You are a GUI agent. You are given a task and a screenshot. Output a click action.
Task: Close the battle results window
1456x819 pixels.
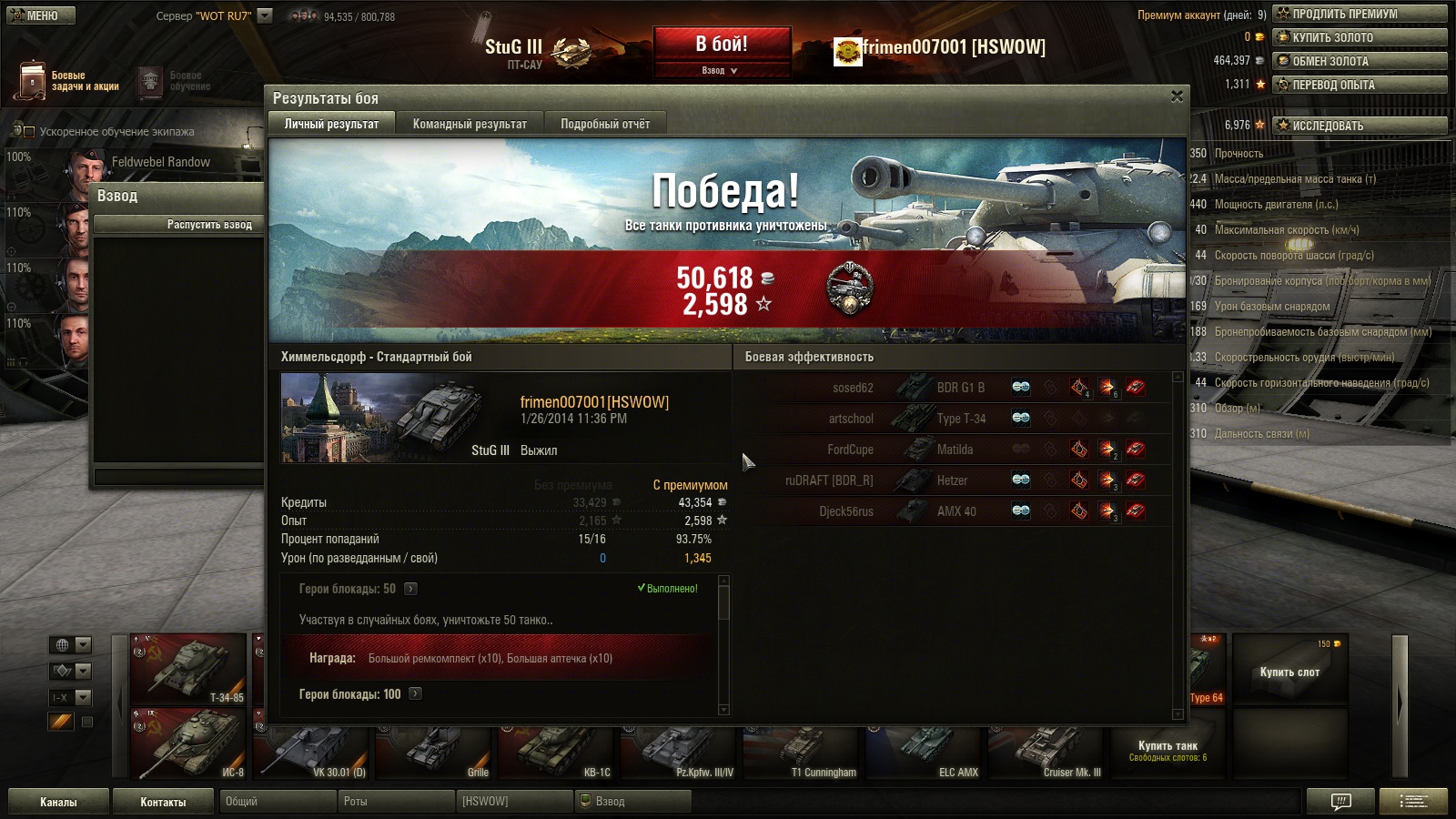[1177, 96]
